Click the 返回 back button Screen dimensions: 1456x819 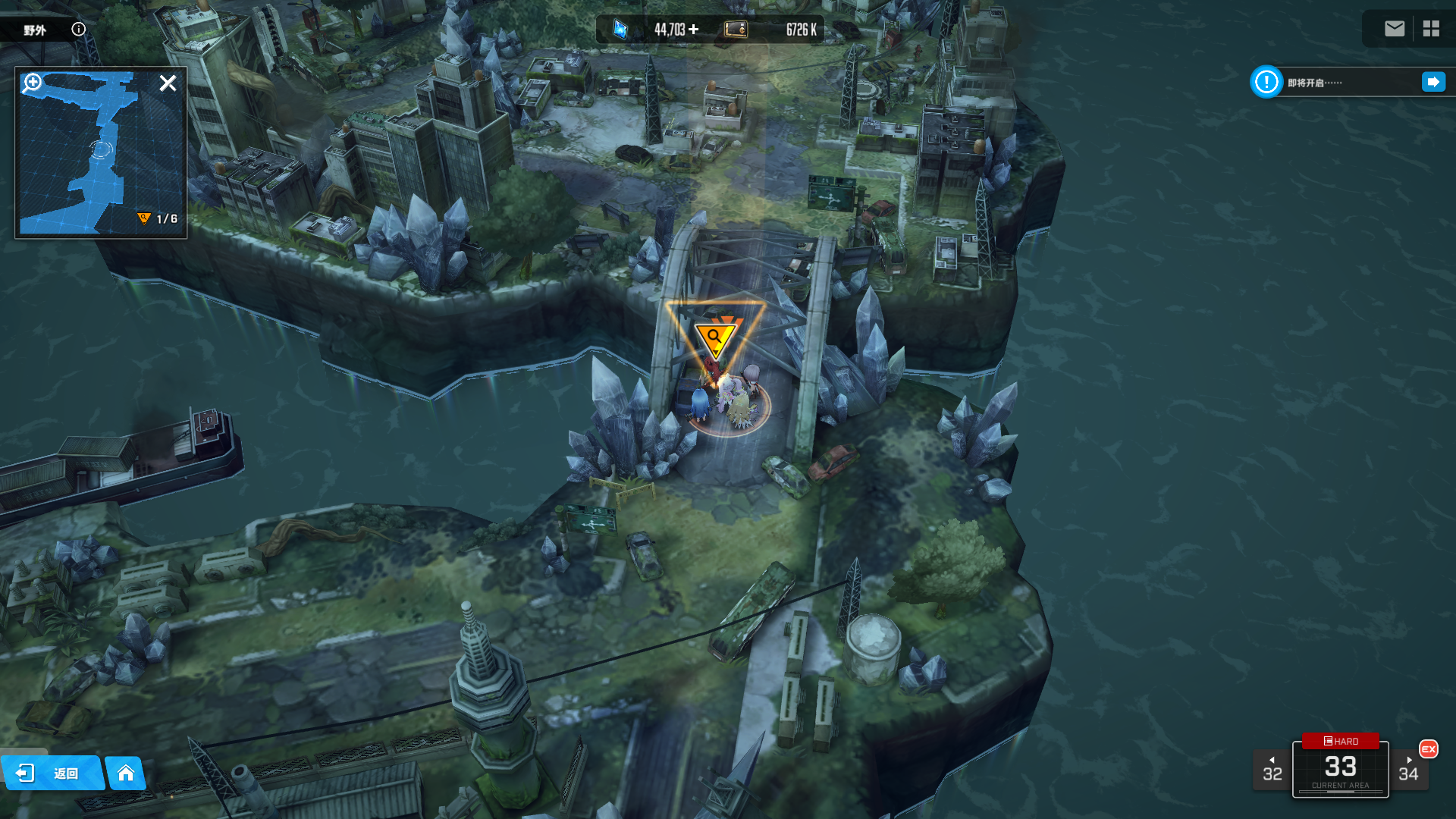52,773
